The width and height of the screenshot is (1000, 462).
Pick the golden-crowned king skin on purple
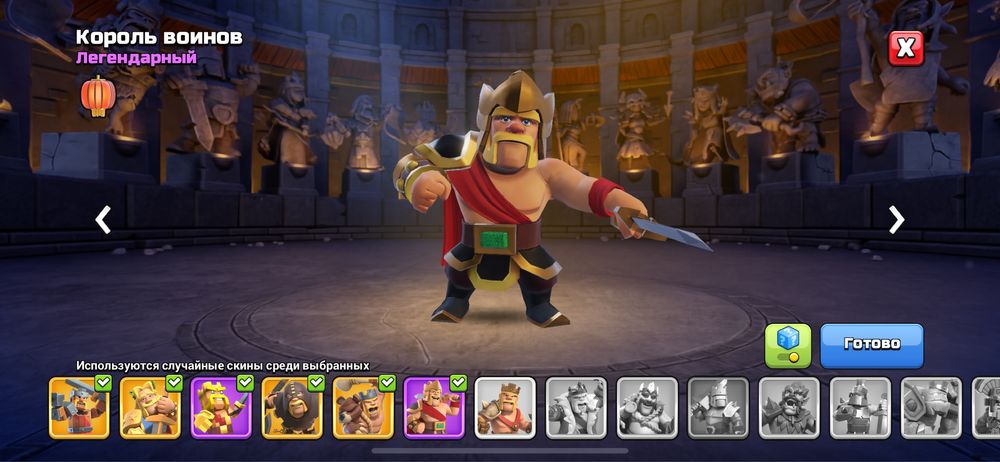[x=222, y=407]
